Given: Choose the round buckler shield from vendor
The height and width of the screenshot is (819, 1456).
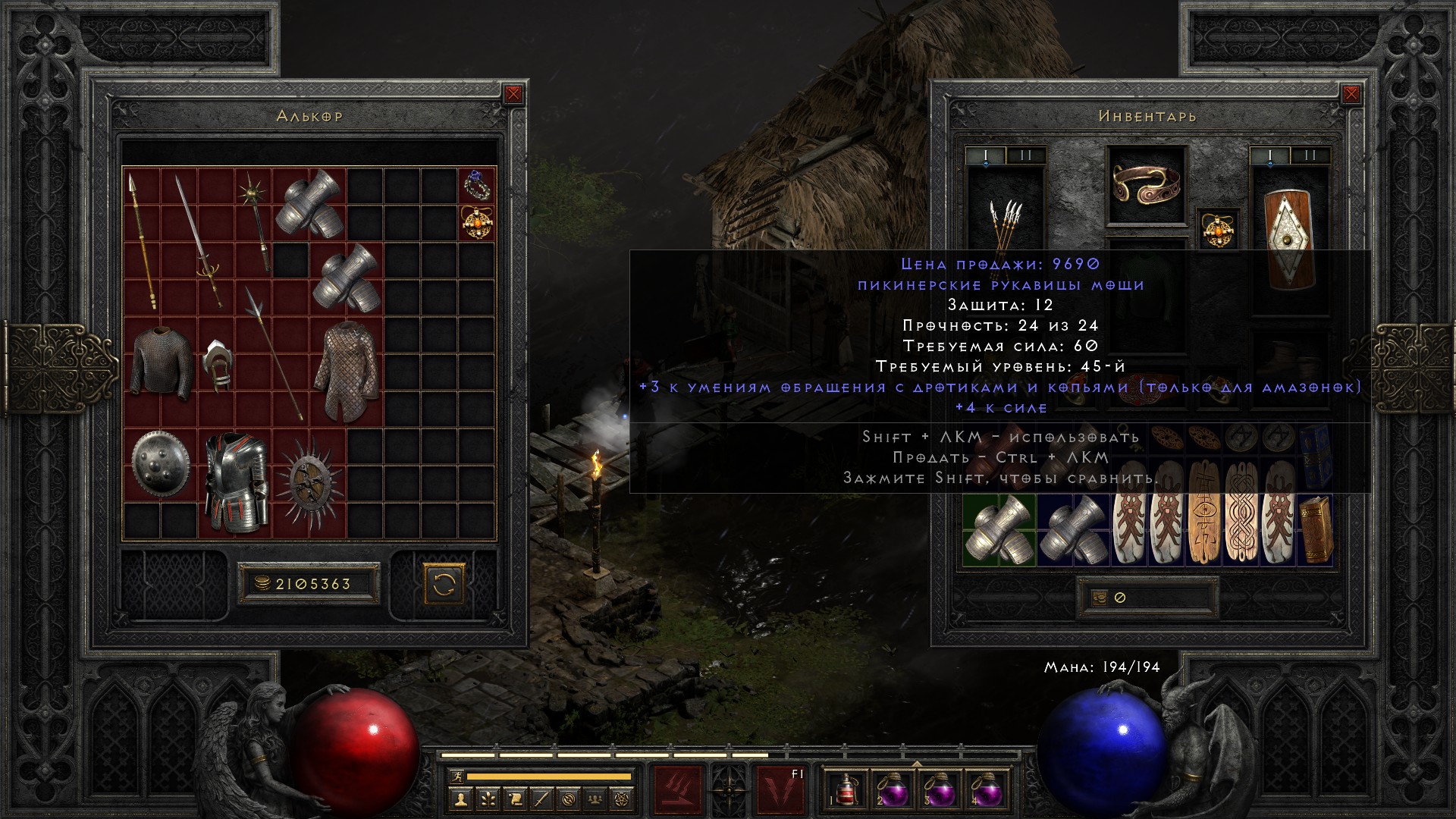Looking at the screenshot, I should tap(161, 464).
